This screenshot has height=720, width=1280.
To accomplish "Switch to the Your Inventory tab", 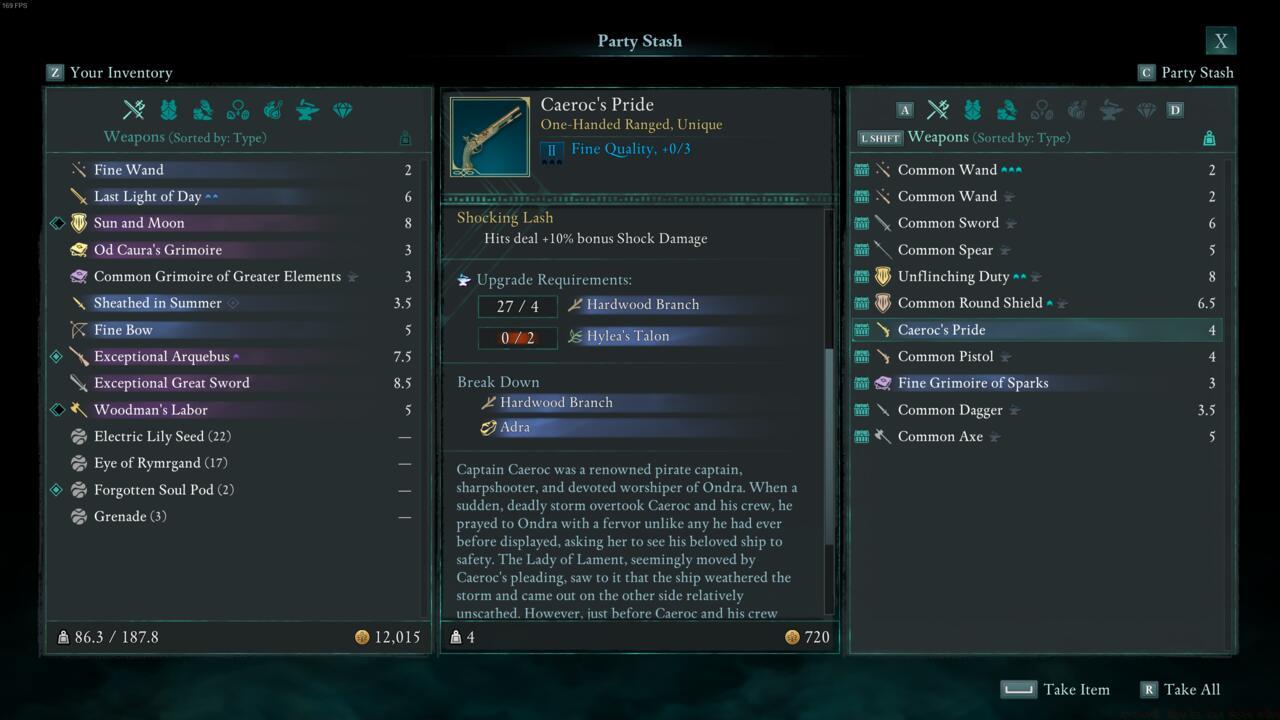I will click(110, 72).
